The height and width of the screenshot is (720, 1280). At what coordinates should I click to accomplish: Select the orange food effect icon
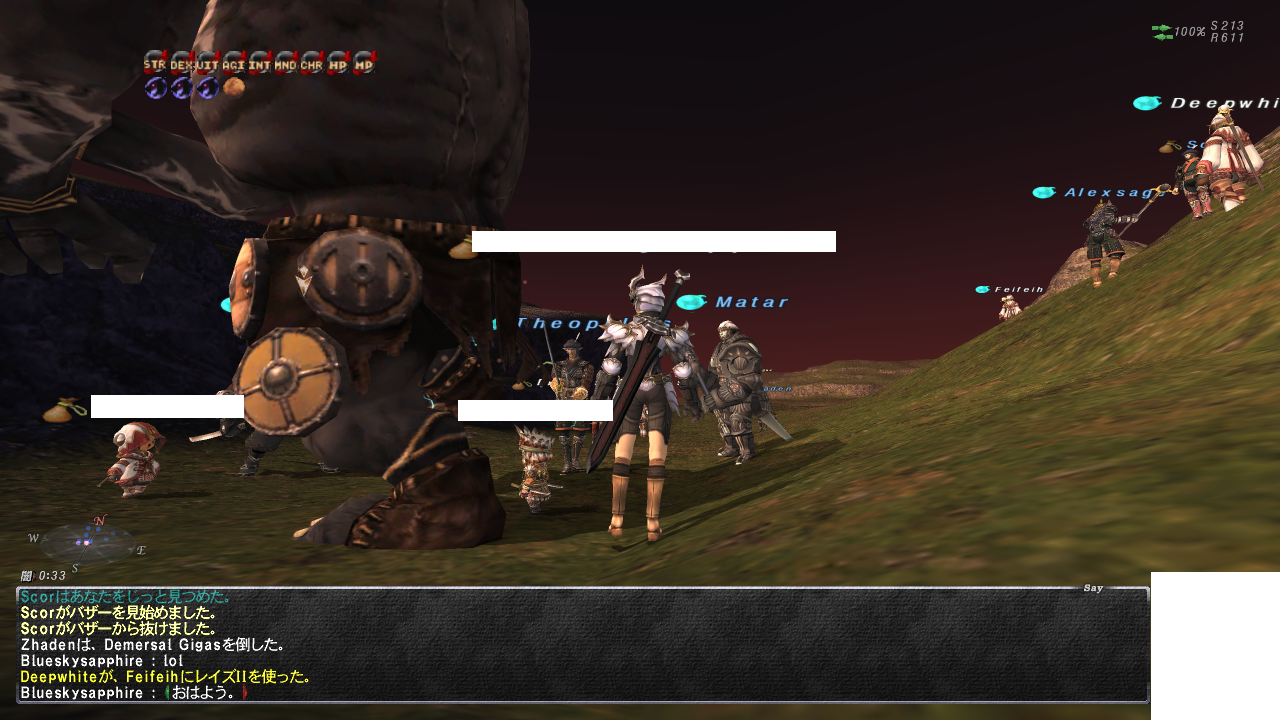(234, 87)
